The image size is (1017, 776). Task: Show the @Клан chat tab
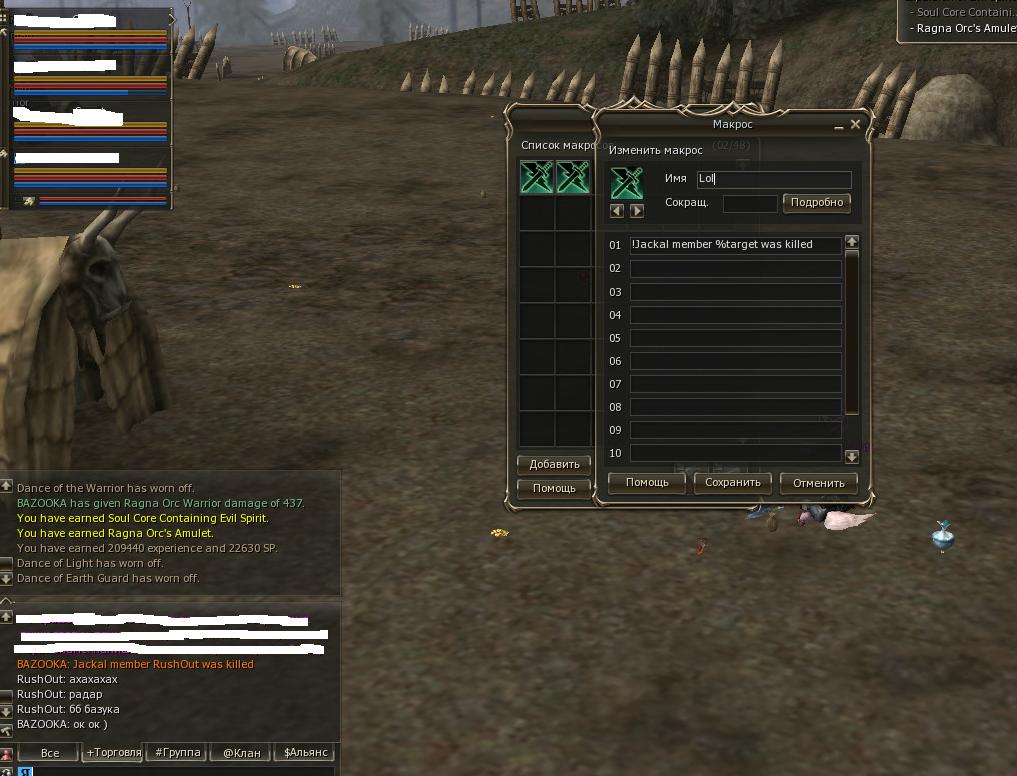(241, 752)
